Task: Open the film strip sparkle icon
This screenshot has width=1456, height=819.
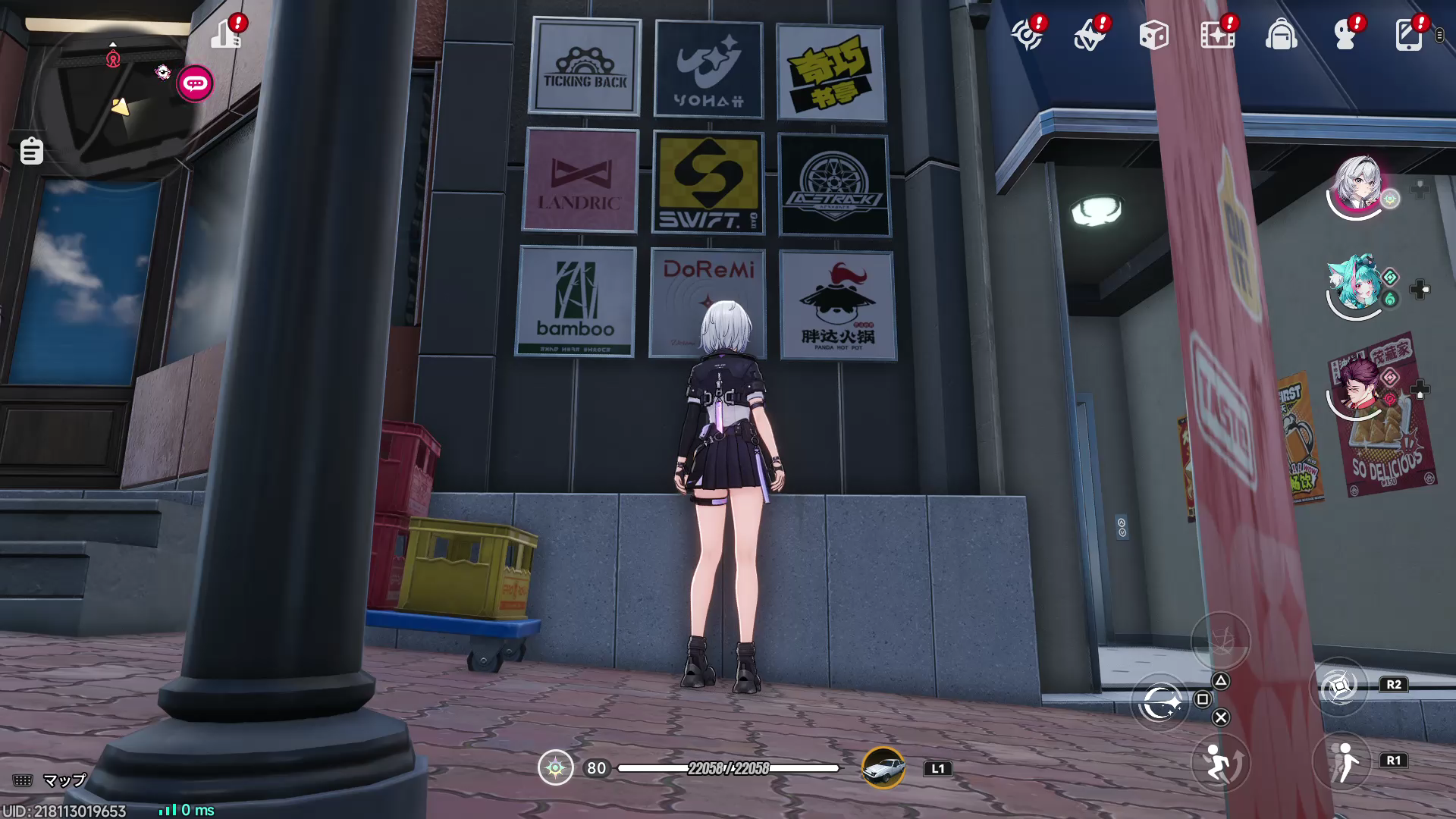Action: click(1217, 35)
